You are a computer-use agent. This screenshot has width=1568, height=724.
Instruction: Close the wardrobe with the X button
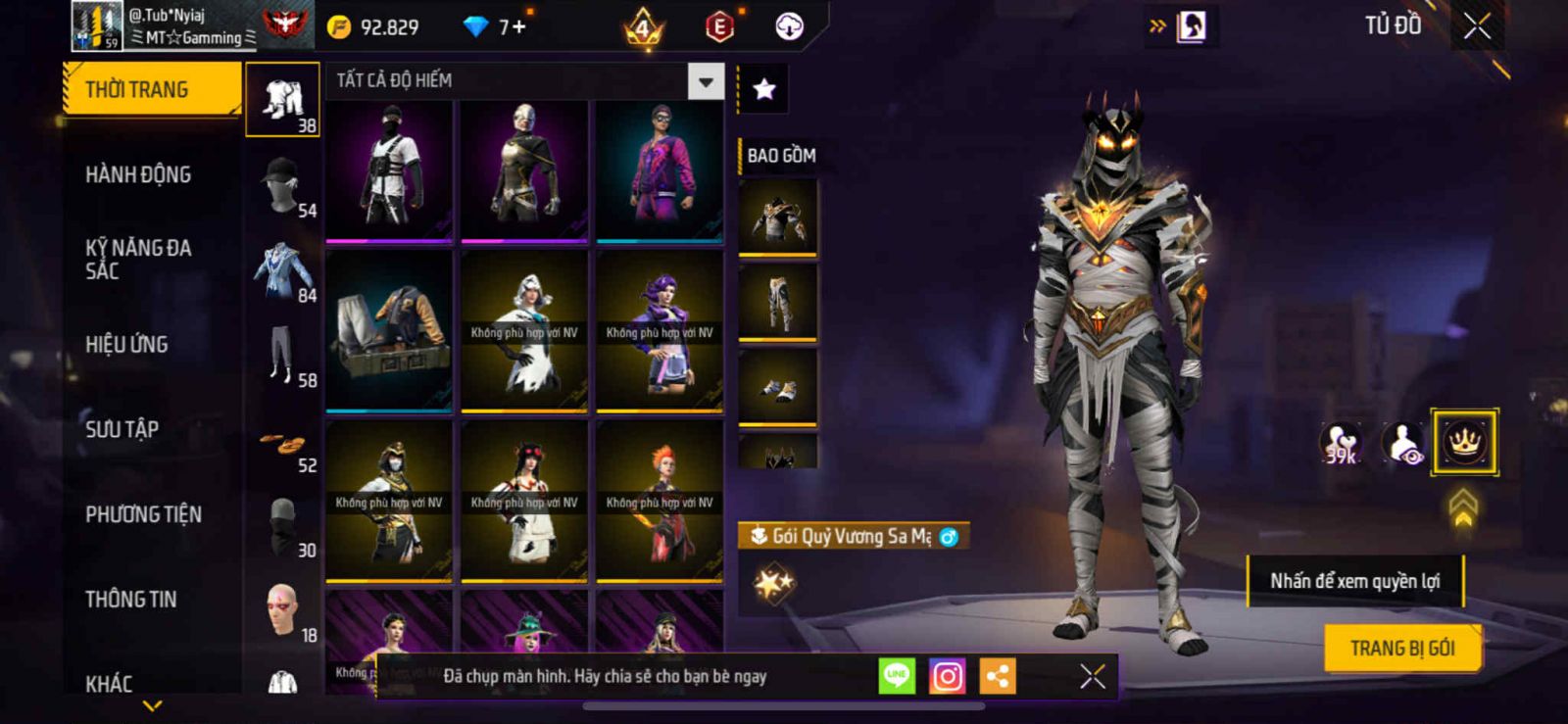click(1477, 26)
